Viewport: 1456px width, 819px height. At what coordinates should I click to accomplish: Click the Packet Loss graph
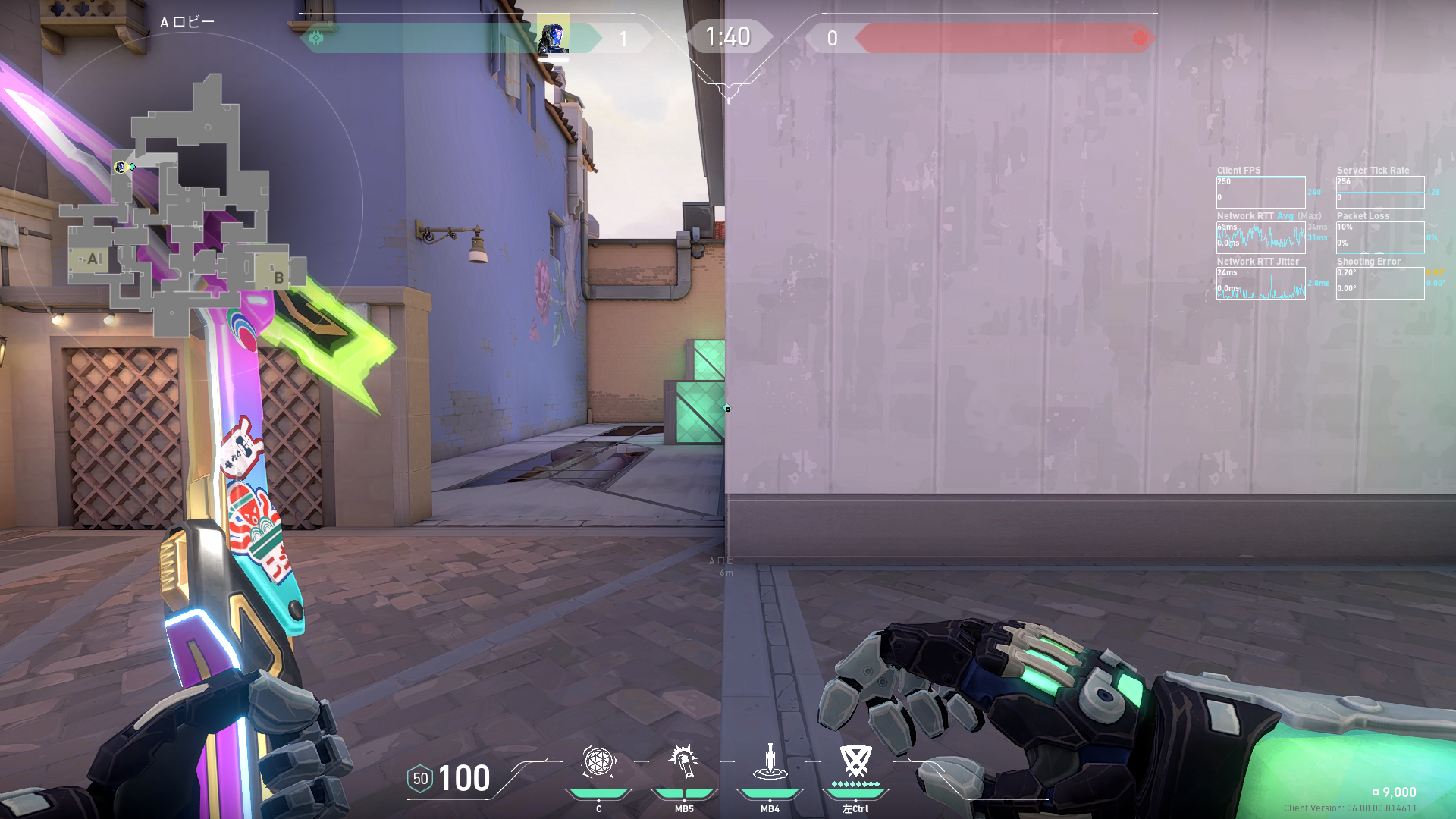point(1380,237)
